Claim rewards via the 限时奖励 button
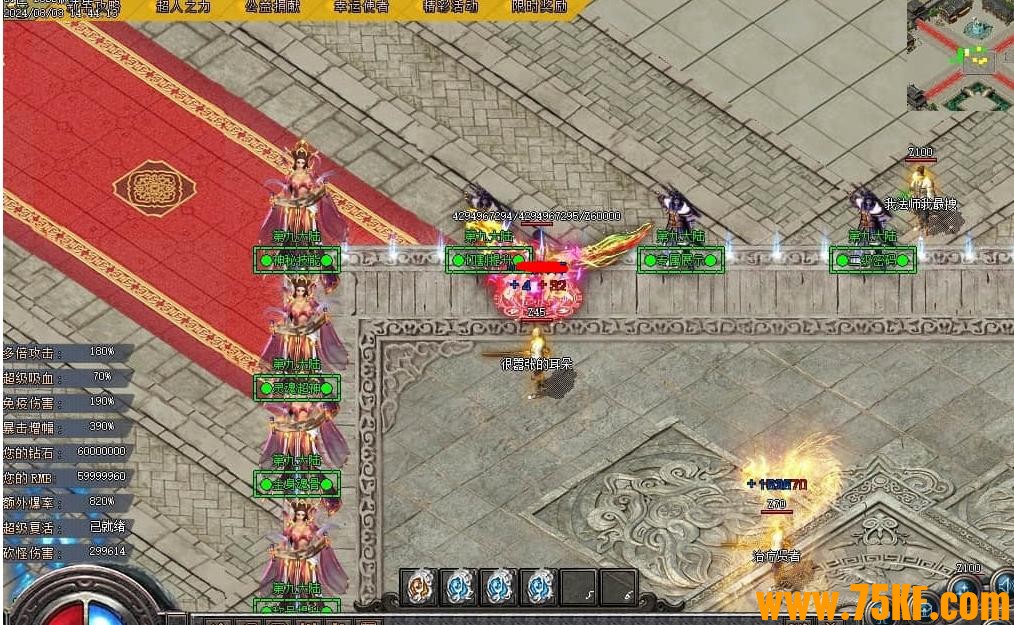 [x=539, y=7]
